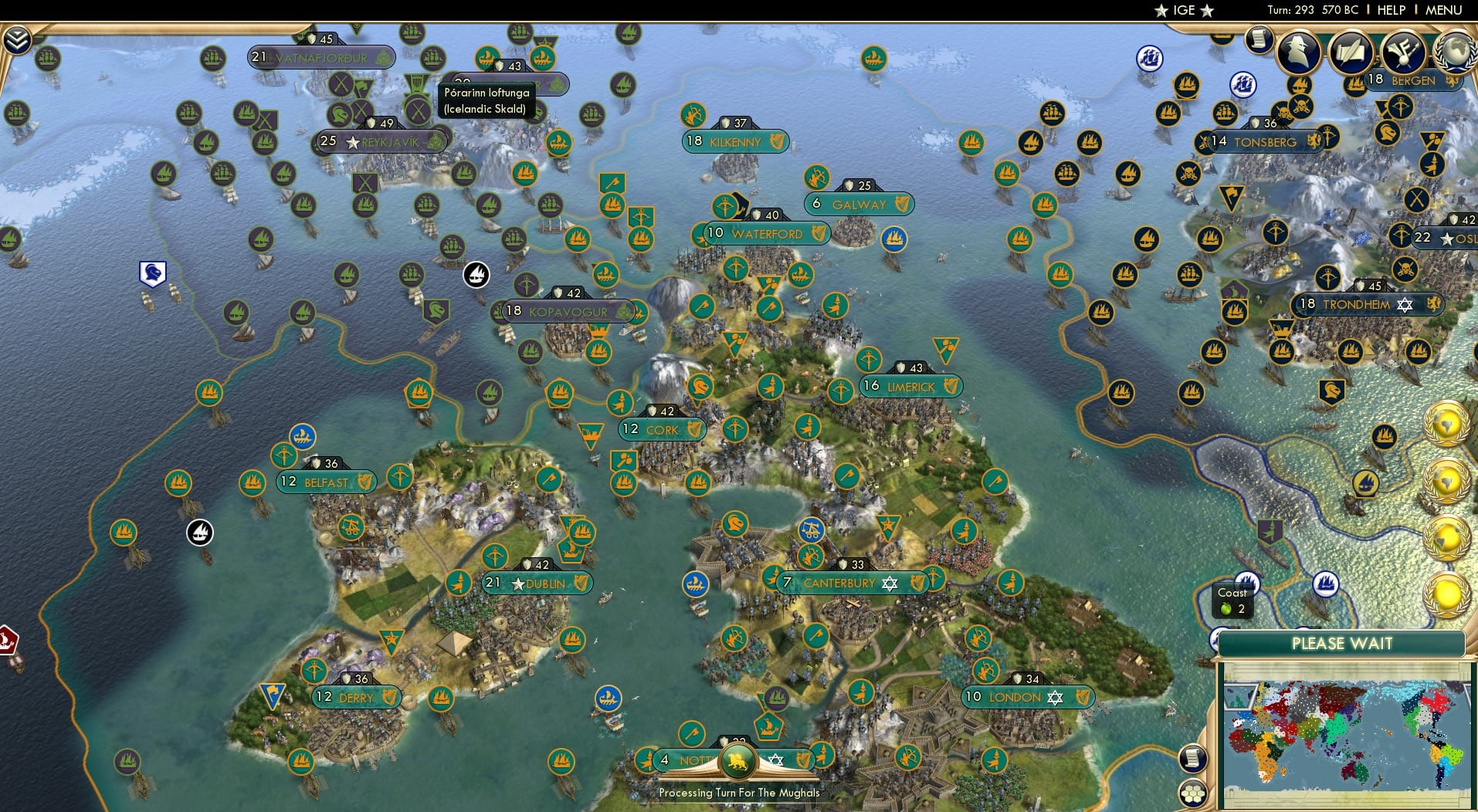
Task: Select the black Great Admiral flag near Kopavogur
Action: click(476, 274)
